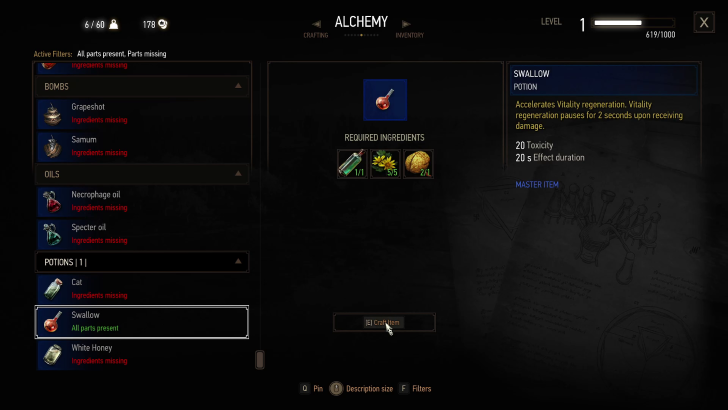Switch to the previous menu tab arrow left of Alchemy
This screenshot has height=410, width=728.
click(x=317, y=23)
